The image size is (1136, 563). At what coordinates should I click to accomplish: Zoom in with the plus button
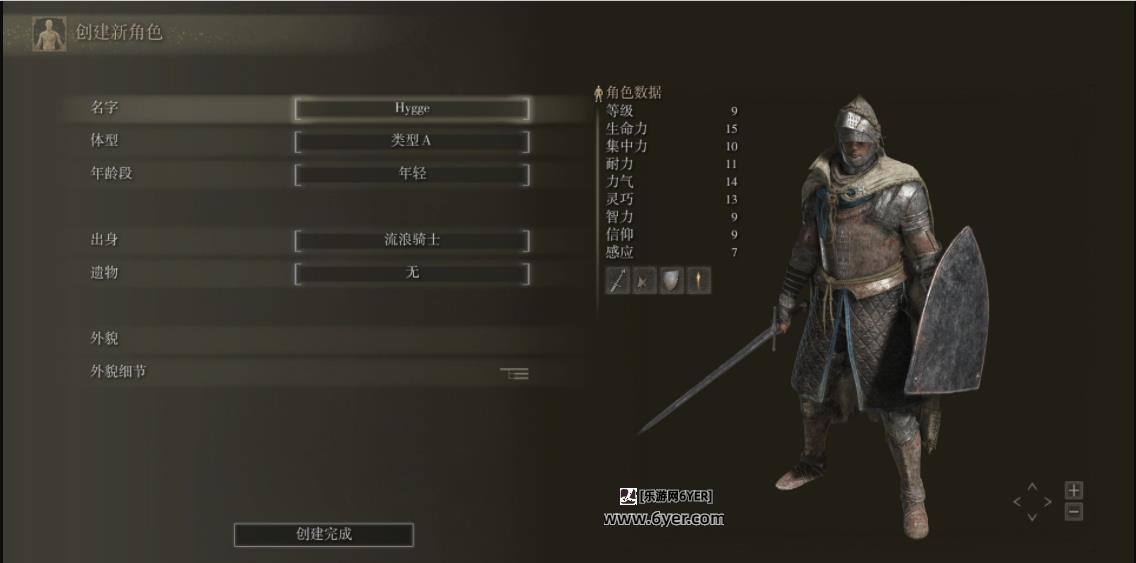tap(1073, 490)
